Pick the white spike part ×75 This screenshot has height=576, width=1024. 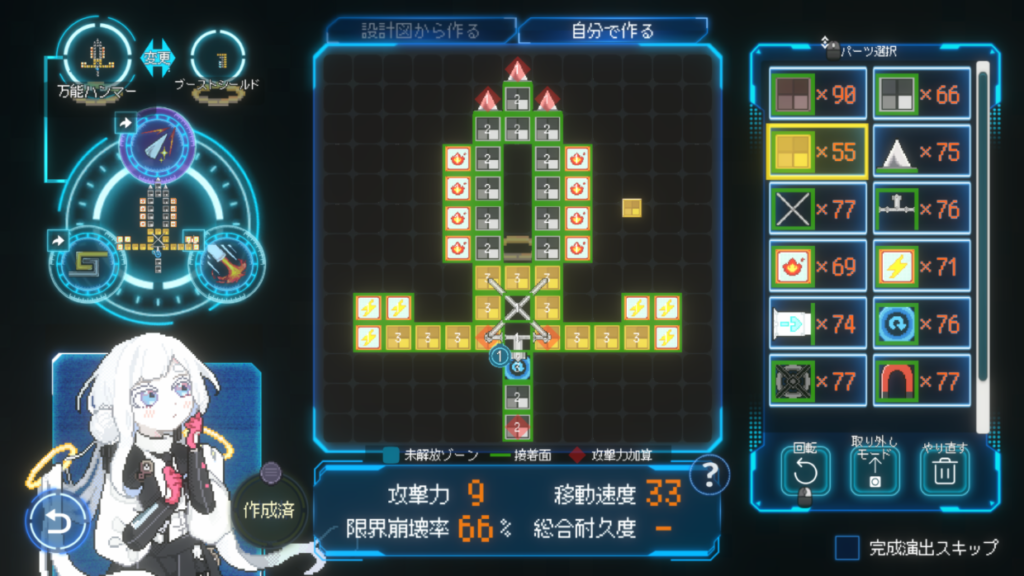click(921, 152)
